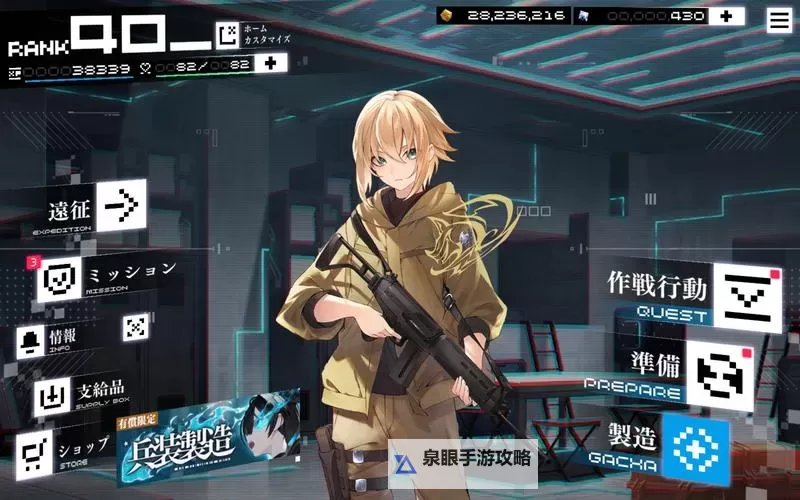Open the Gacha manufacturing screen

(695, 448)
